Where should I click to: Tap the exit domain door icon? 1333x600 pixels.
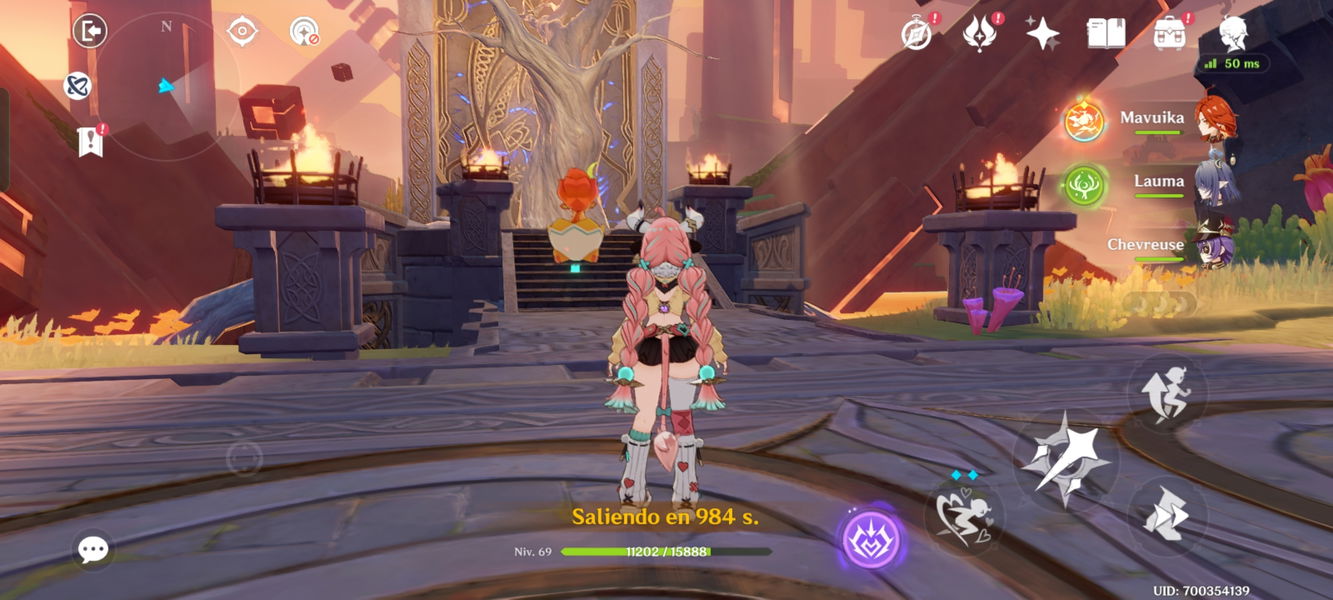(90, 32)
